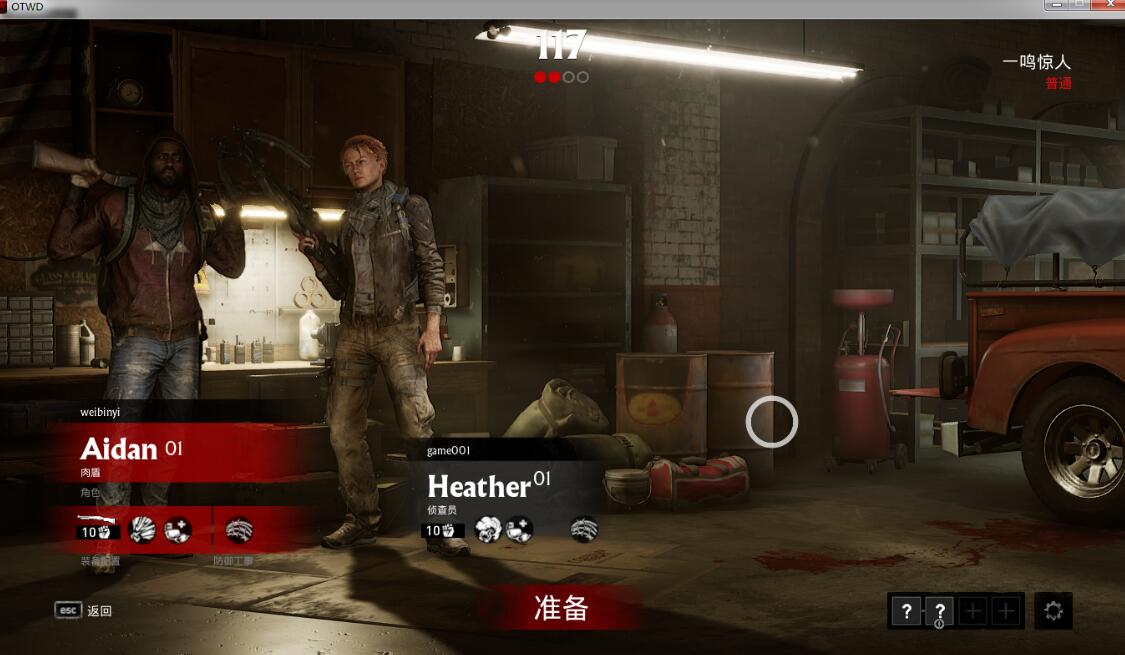Viewport: 1125px width, 655px height.
Task: Choose Aidan's shotgun weapon loadout slot
Action: coord(99,528)
